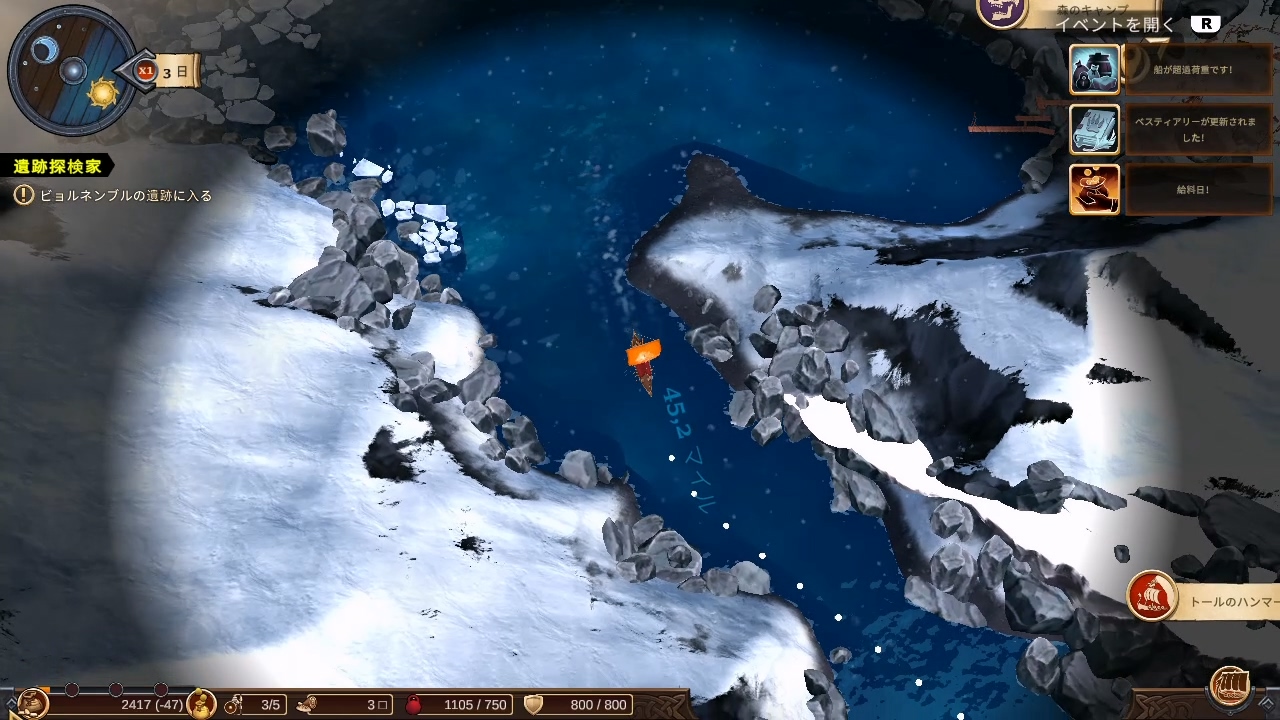The image size is (1280, 720).
Task: Click the crew members 3/5 indicator
Action: (x=256, y=705)
